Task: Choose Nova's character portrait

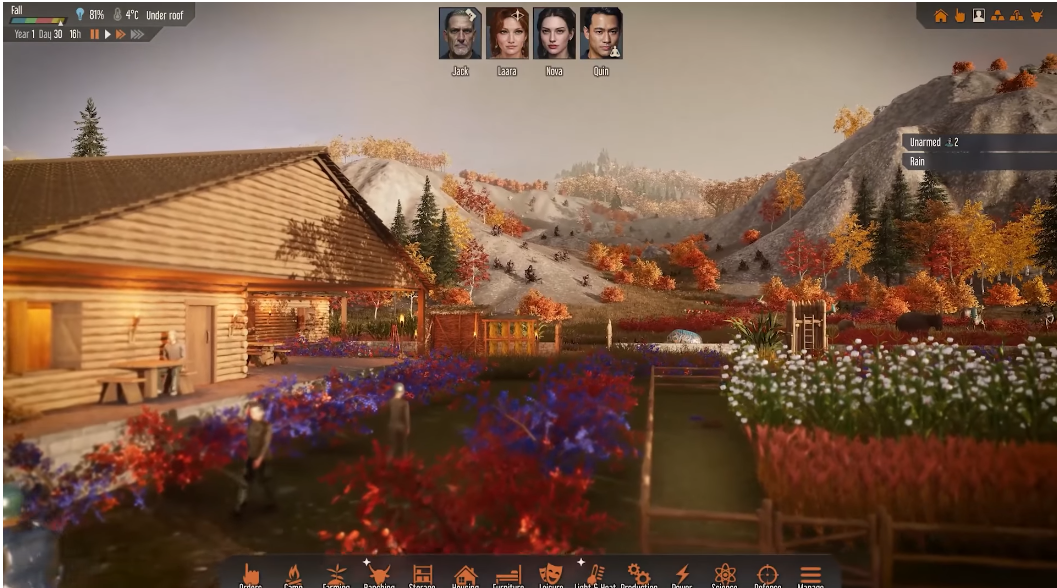Action: 554,34
